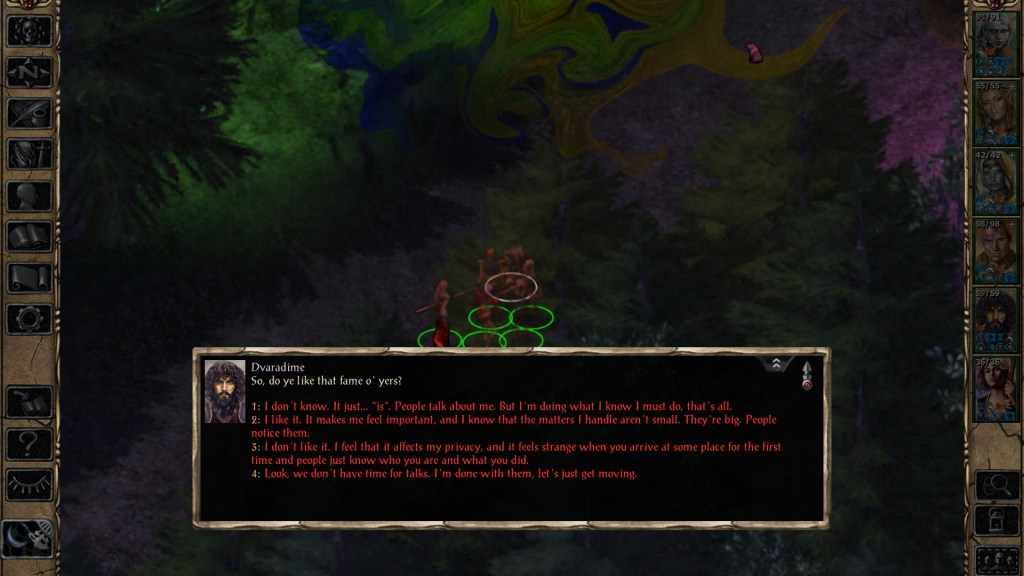Open the area map with the compass button

[x=29, y=72]
